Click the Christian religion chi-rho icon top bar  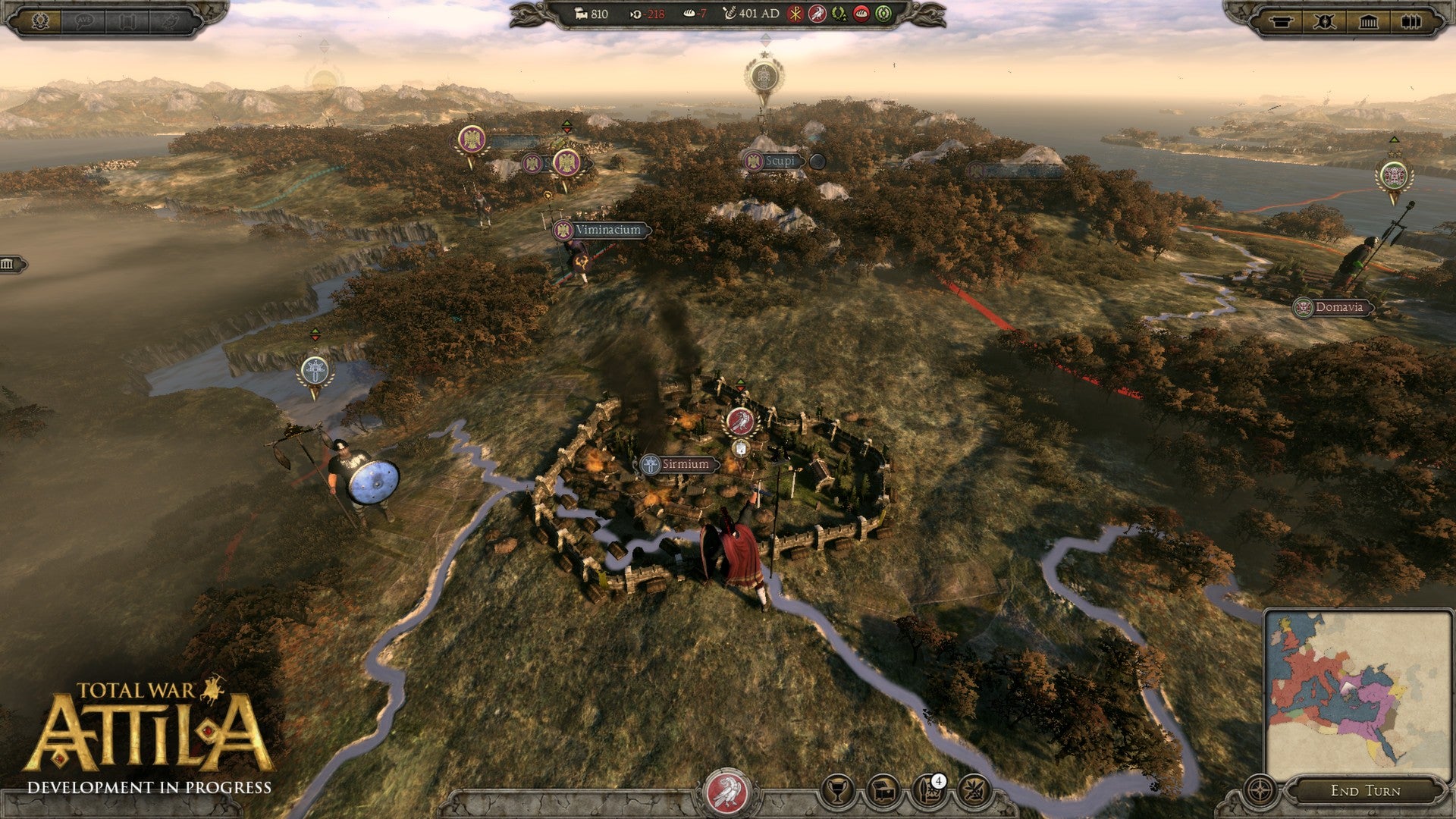(x=795, y=14)
